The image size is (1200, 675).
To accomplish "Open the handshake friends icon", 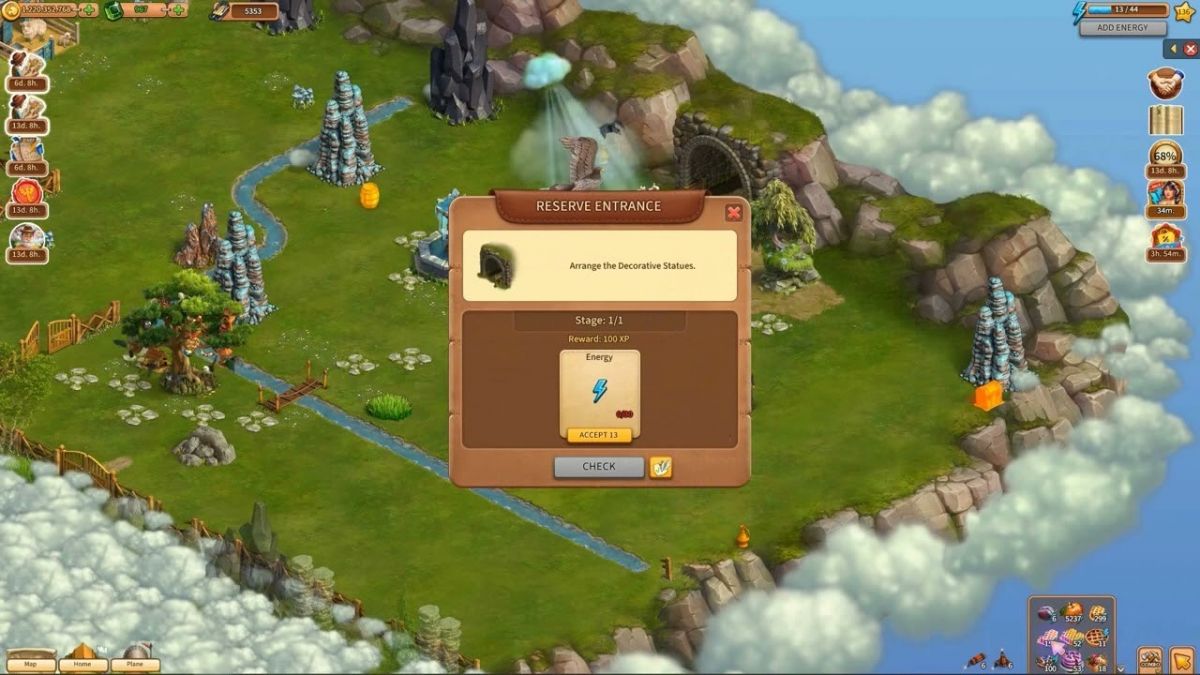I will click(1165, 83).
